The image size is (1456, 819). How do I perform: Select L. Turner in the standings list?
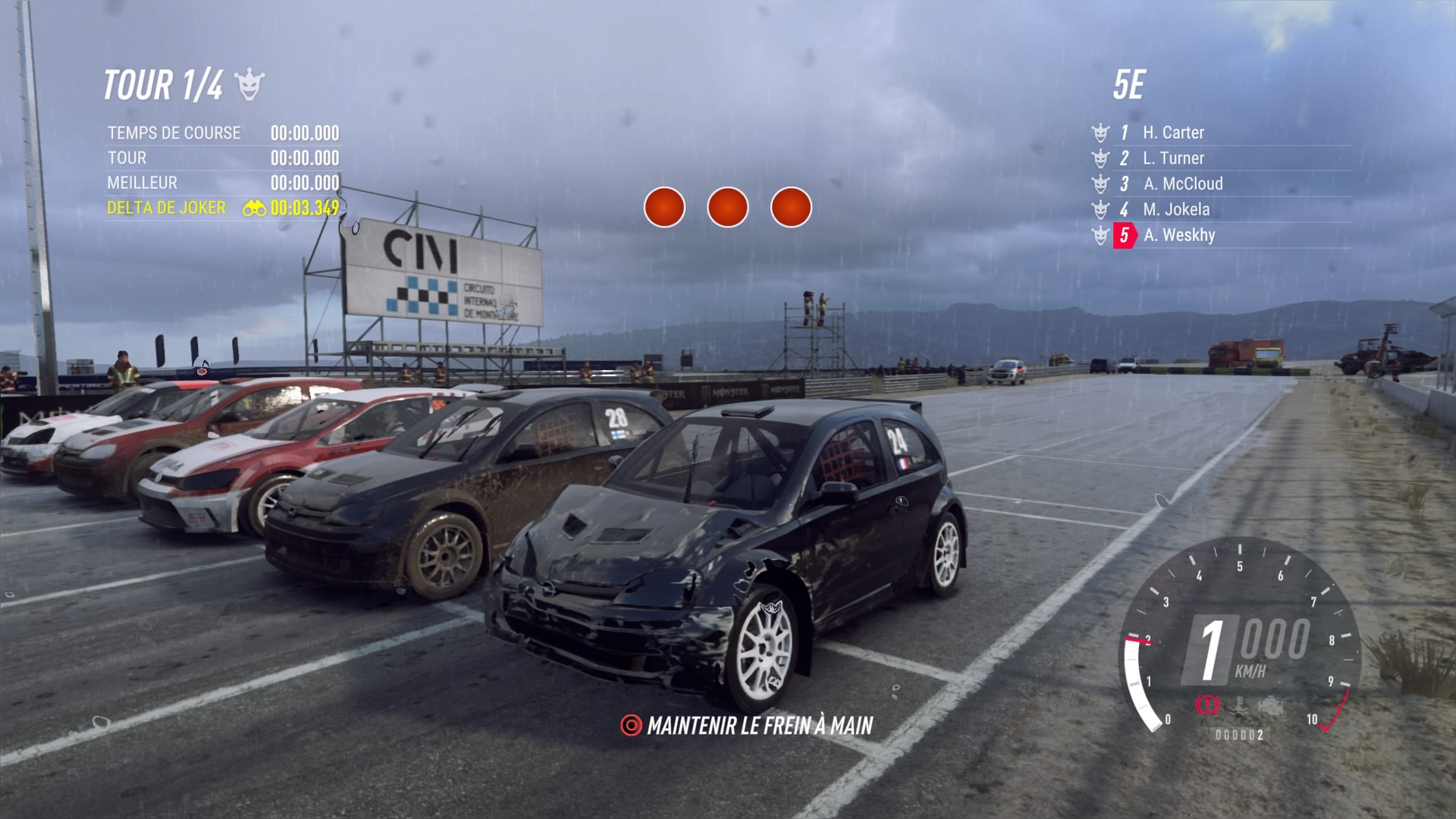(1172, 158)
